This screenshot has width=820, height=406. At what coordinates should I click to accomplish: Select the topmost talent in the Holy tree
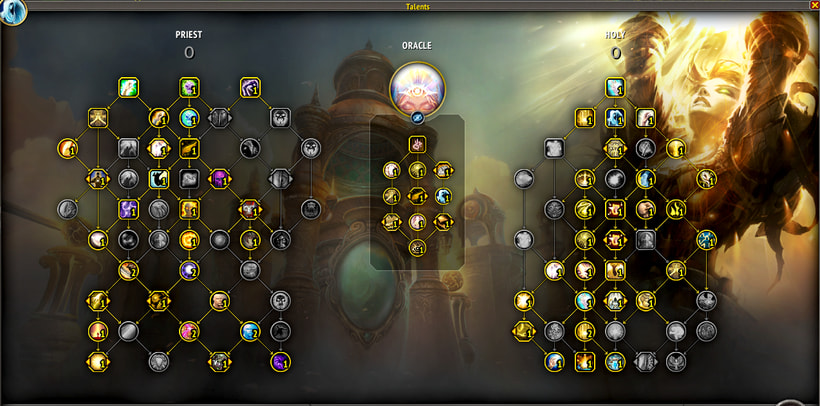coord(615,88)
